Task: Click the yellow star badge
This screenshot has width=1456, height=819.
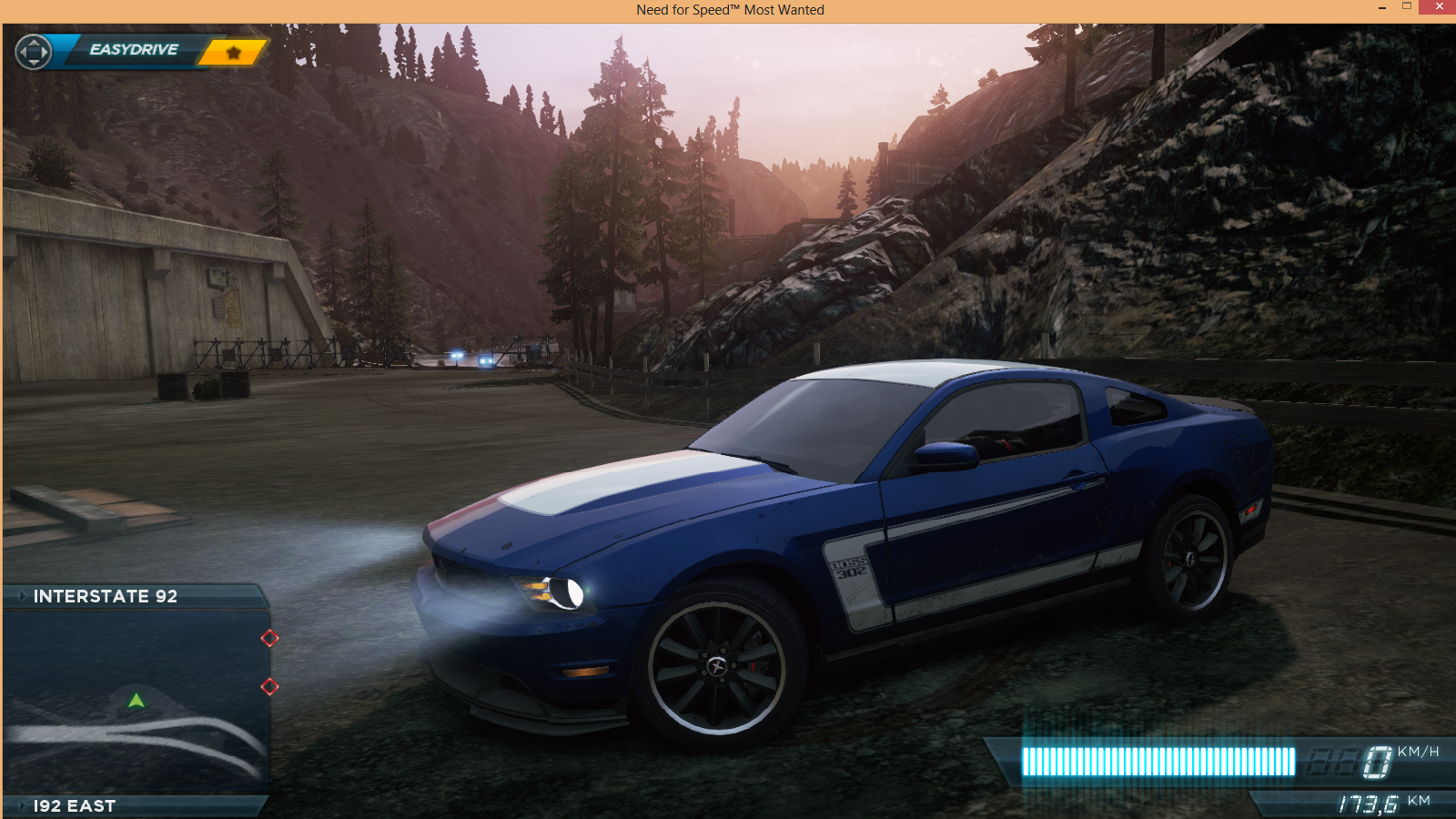Action: pyautogui.click(x=233, y=53)
